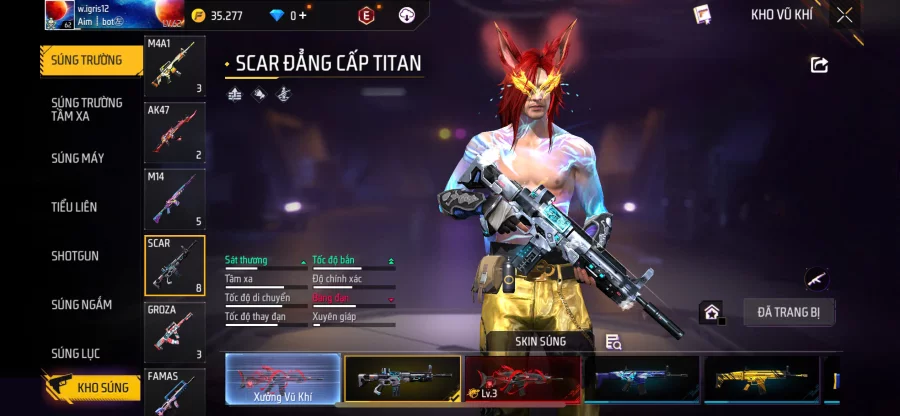Select the Súng Máy weapon category
This screenshot has height=416, width=900.
pos(78,158)
